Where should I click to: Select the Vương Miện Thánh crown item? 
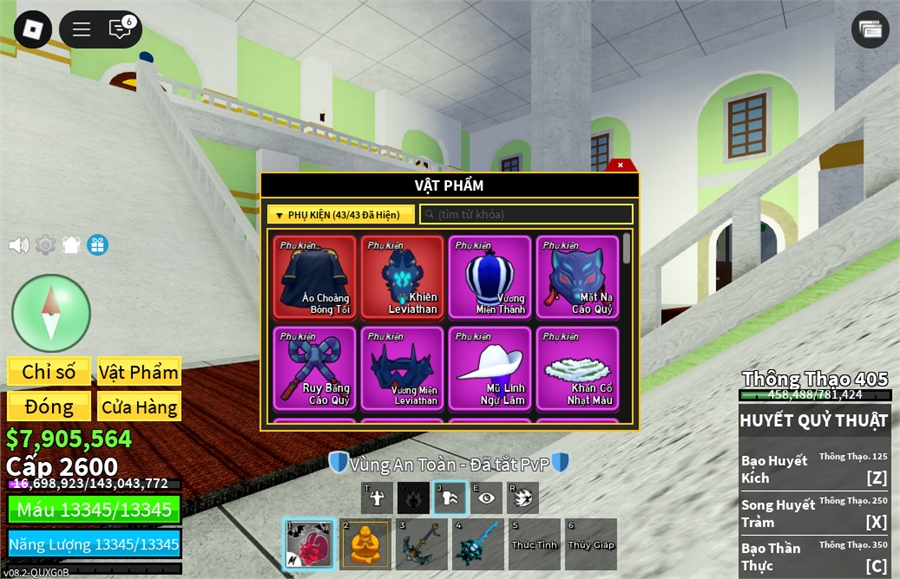click(490, 277)
